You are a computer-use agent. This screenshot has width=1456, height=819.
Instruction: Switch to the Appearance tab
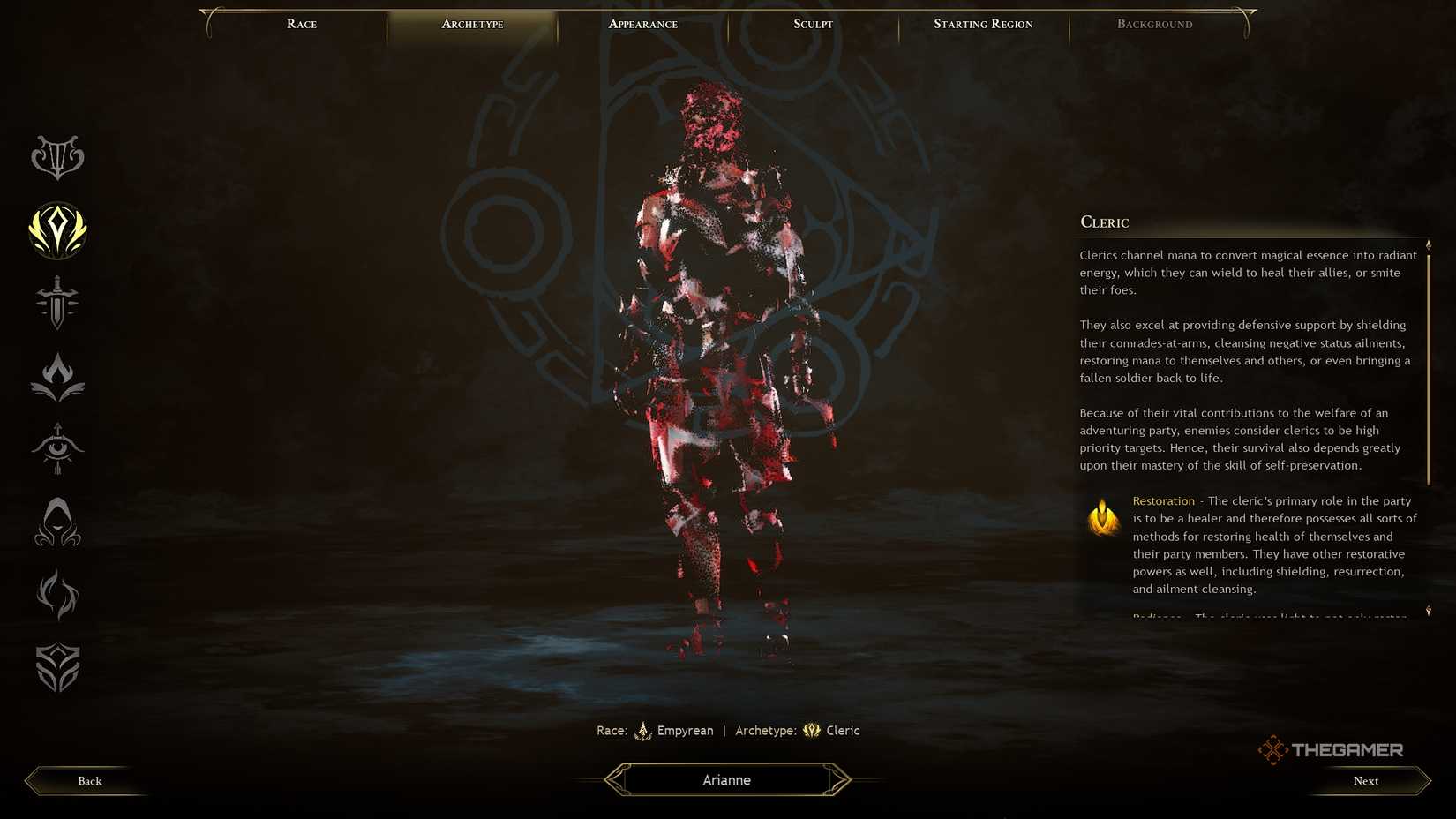642,24
